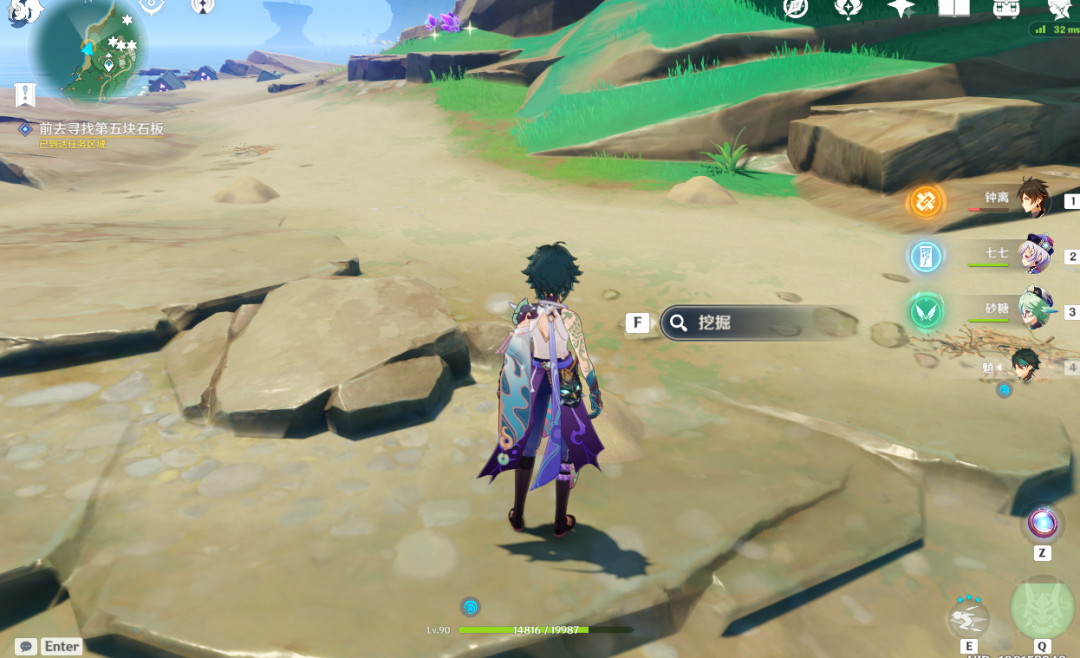Switch to party member 七七
Viewport: 1080px width, 658px height.
click(x=1033, y=255)
